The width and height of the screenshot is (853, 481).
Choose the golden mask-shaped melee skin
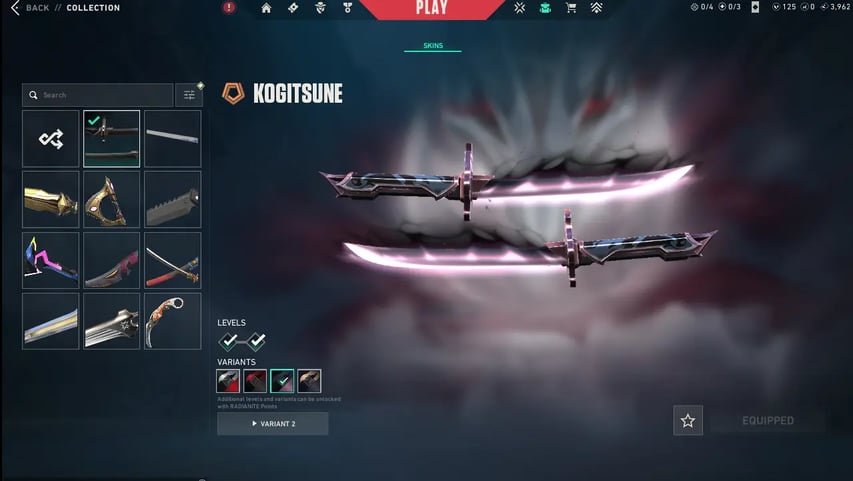[x=112, y=199]
